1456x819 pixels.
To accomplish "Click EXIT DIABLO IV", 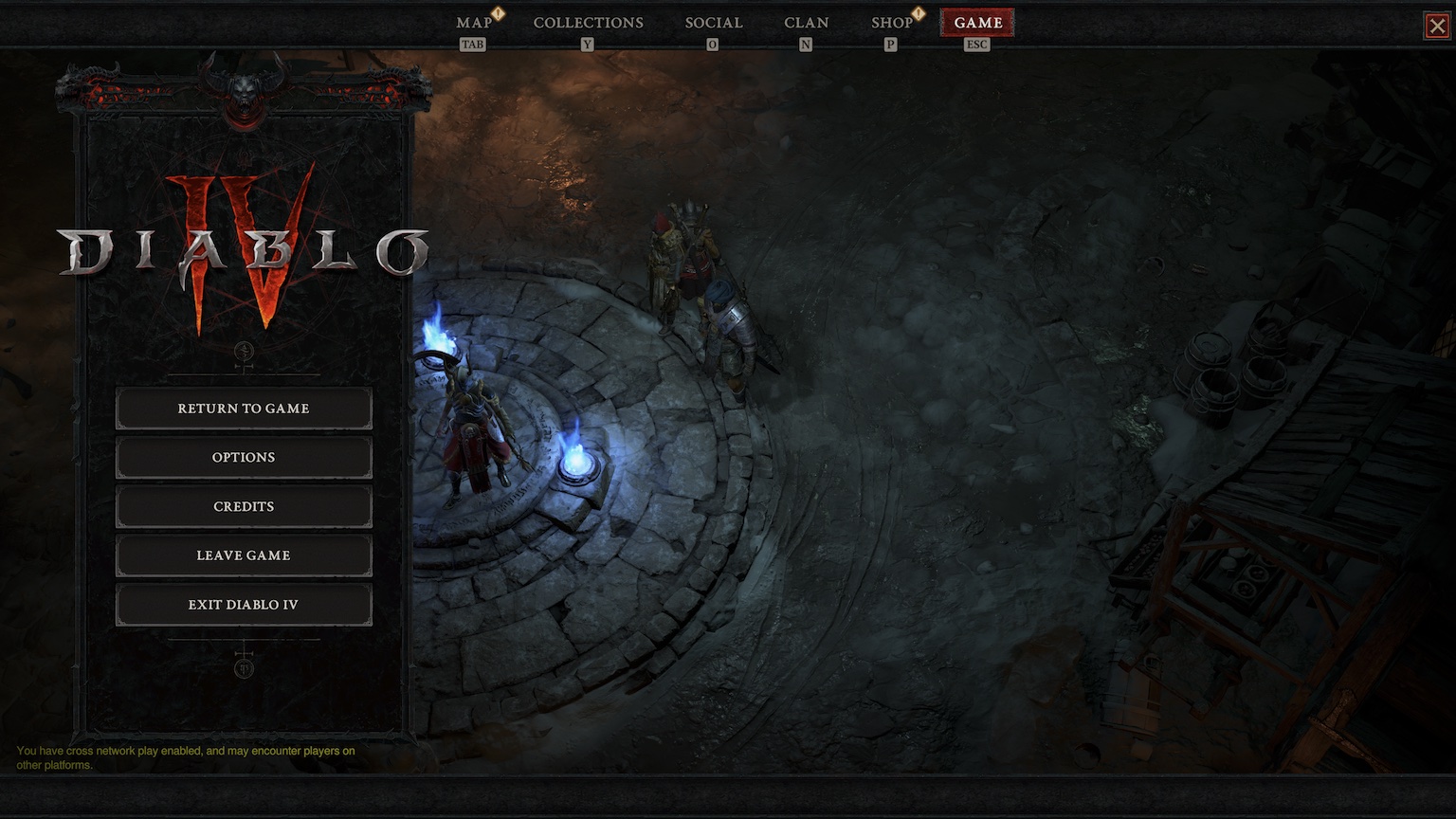I will point(243,605).
